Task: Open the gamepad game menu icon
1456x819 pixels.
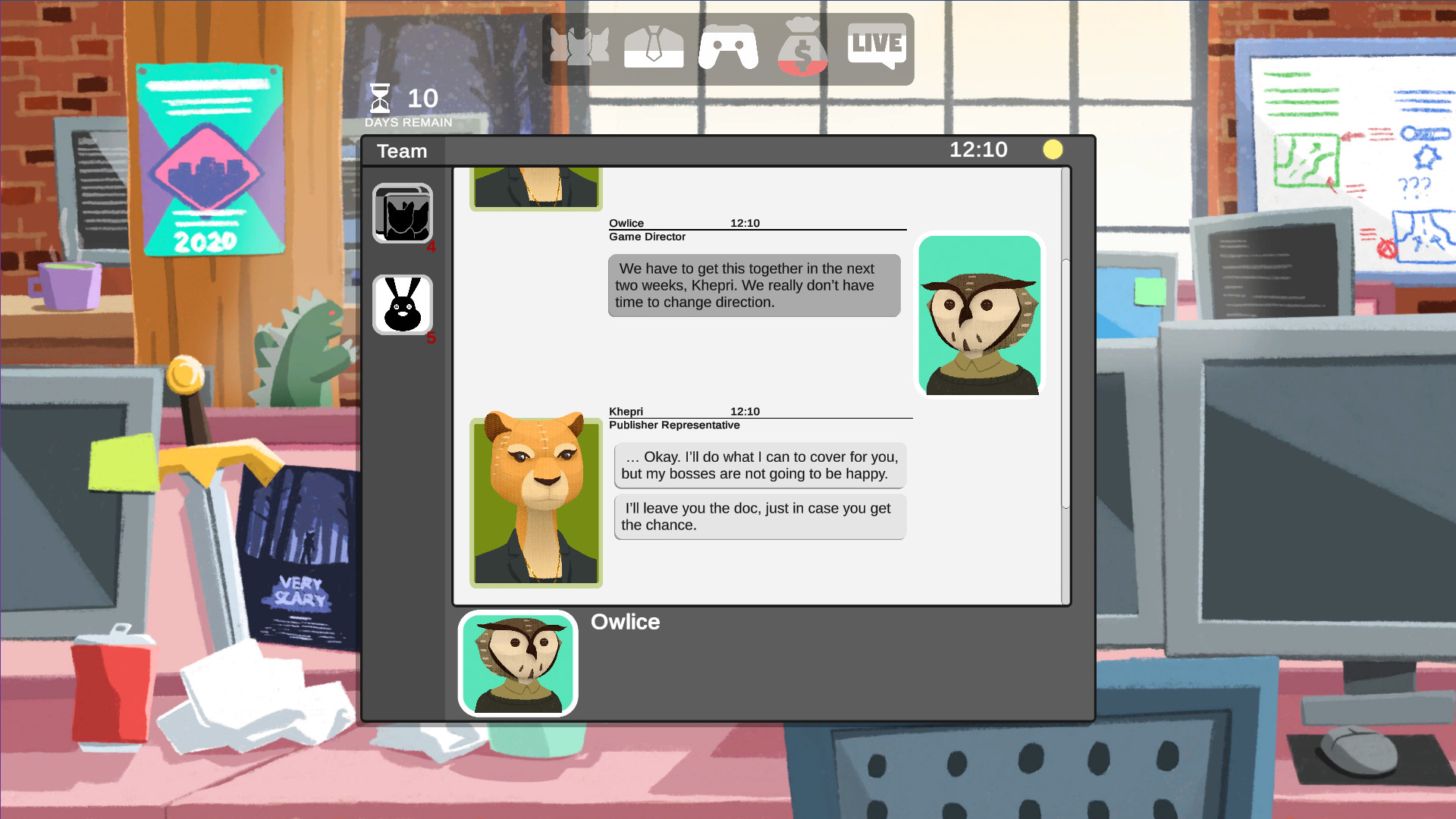Action: [x=727, y=47]
